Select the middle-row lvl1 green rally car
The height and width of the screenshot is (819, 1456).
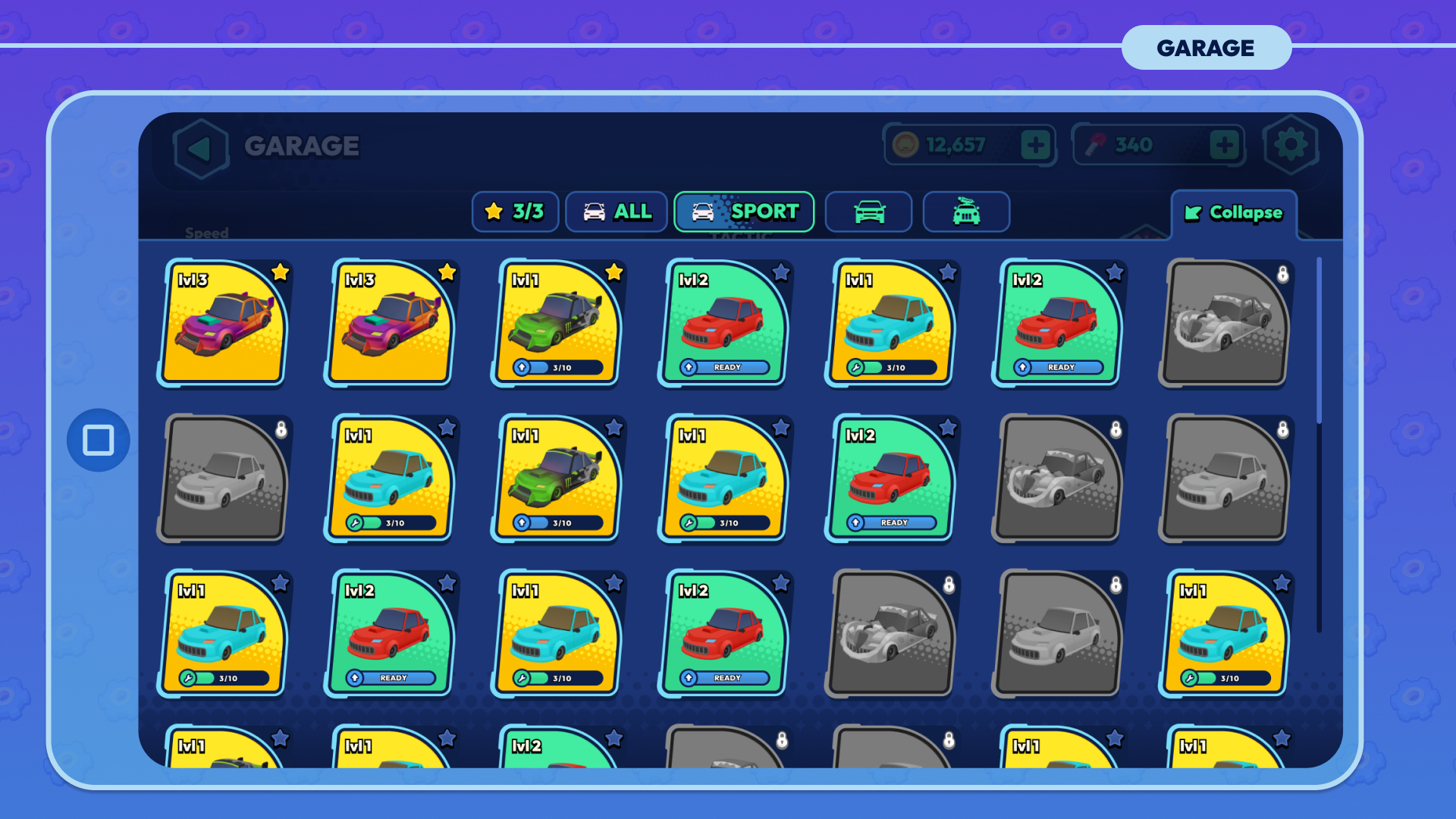point(557,479)
